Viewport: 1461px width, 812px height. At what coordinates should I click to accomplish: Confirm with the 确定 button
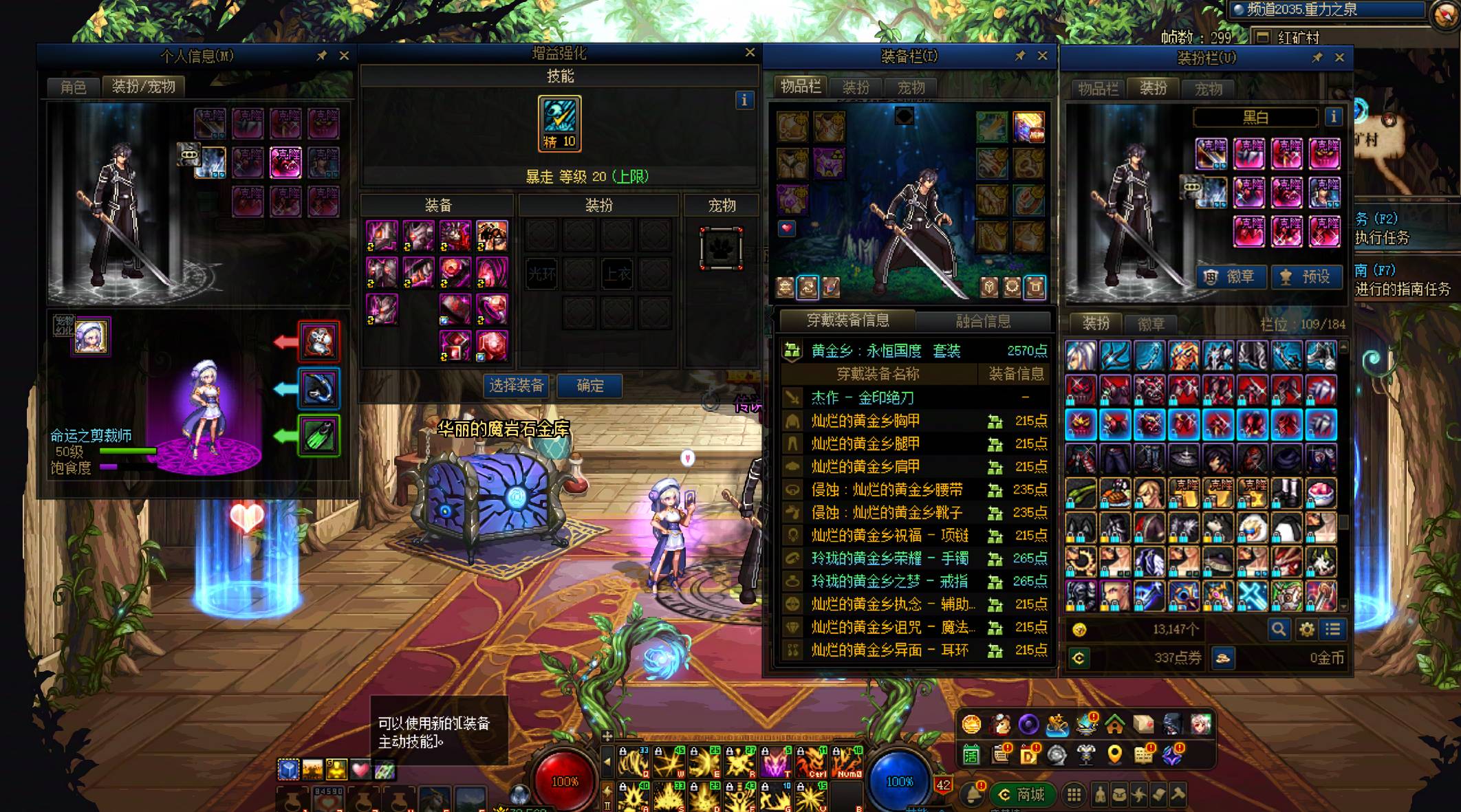(x=589, y=386)
